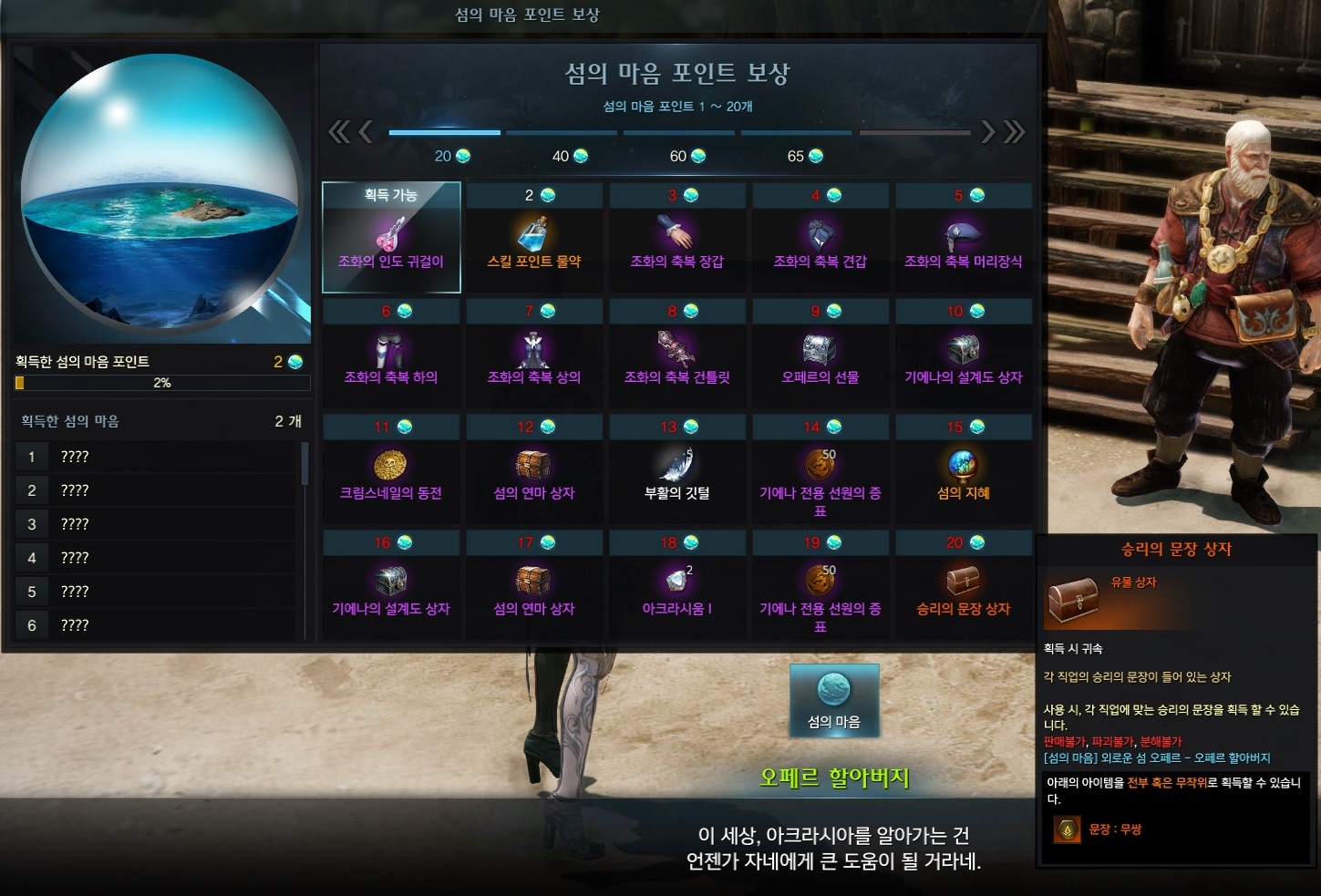Viewport: 1321px width, 896px height.
Task: Select the 스킬 포인트 물약 reward
Action: click(533, 237)
